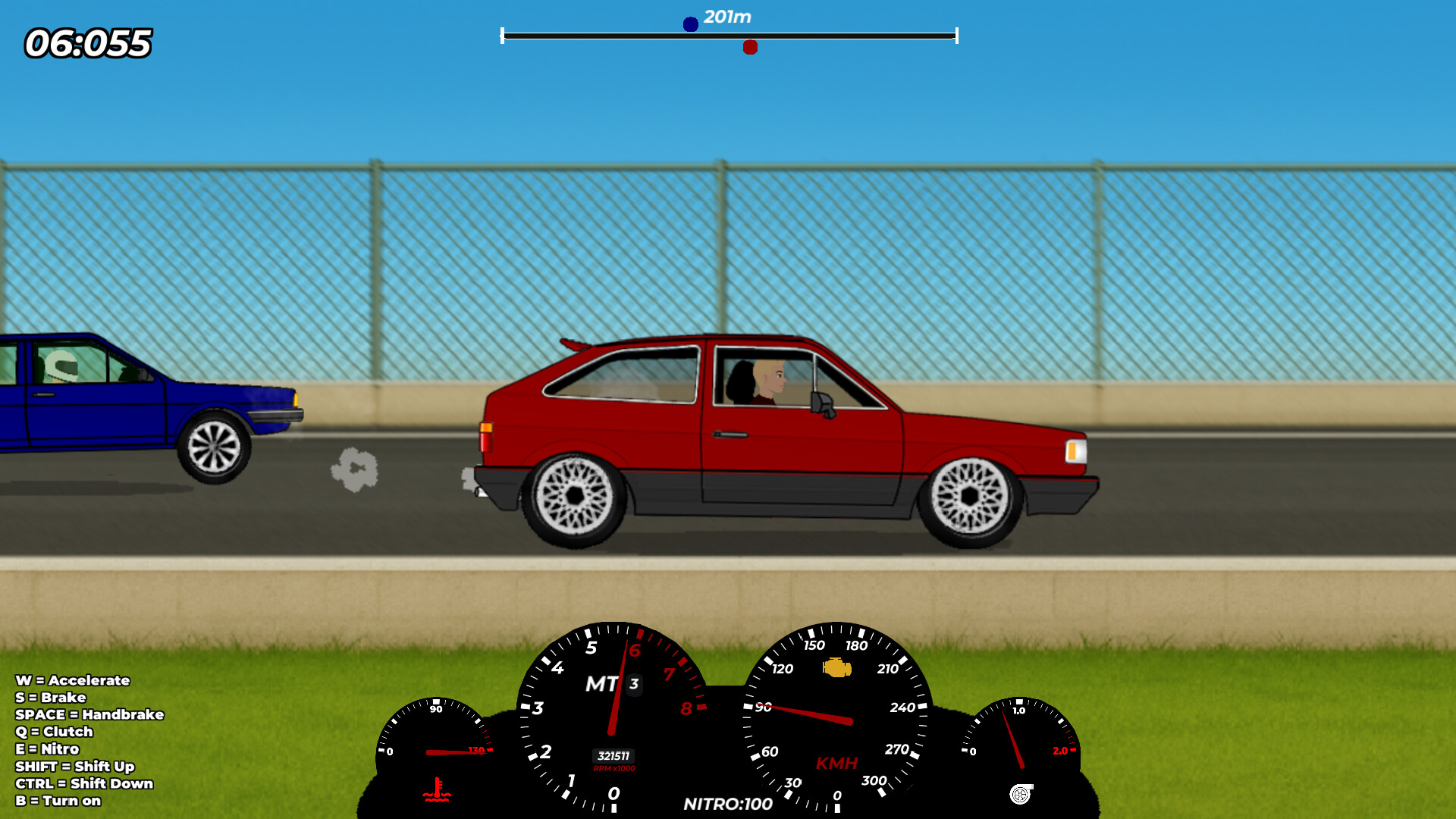
Task: Click the odometer showing 321511
Action: coord(612,755)
